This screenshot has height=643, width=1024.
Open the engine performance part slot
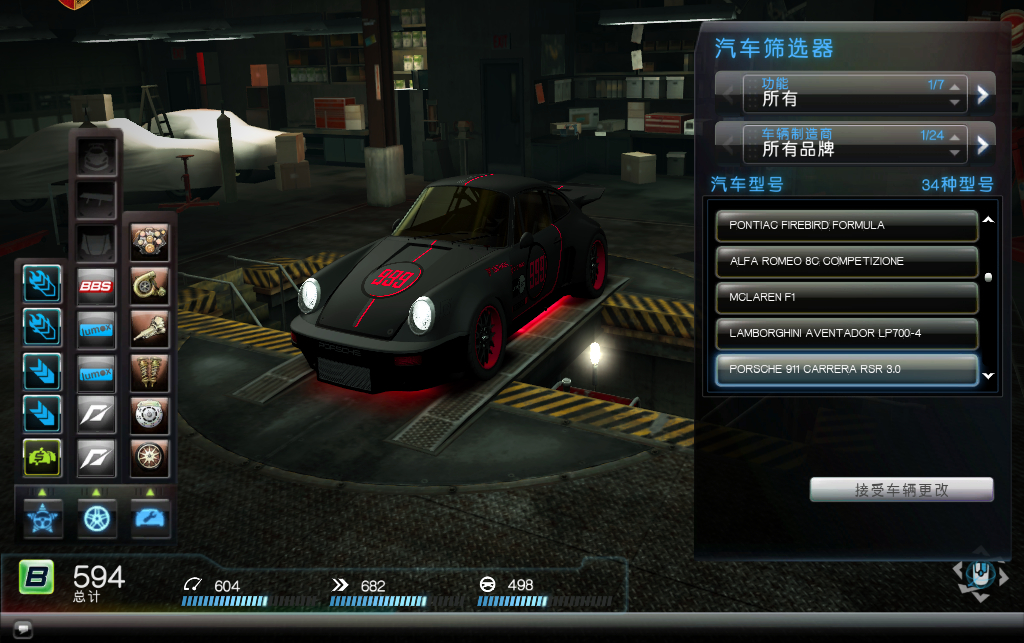pos(149,242)
